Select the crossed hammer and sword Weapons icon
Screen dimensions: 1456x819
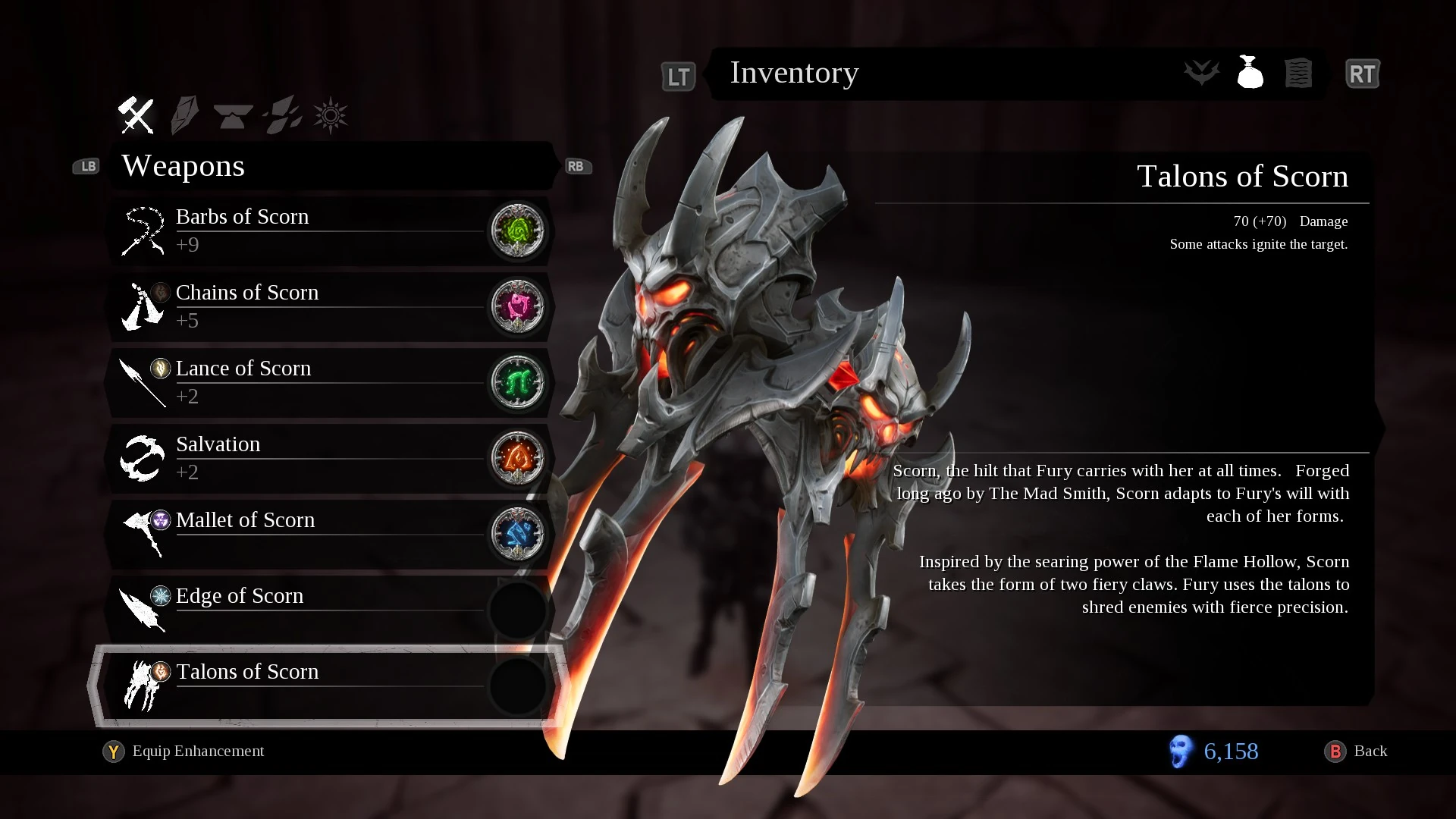[x=135, y=115]
